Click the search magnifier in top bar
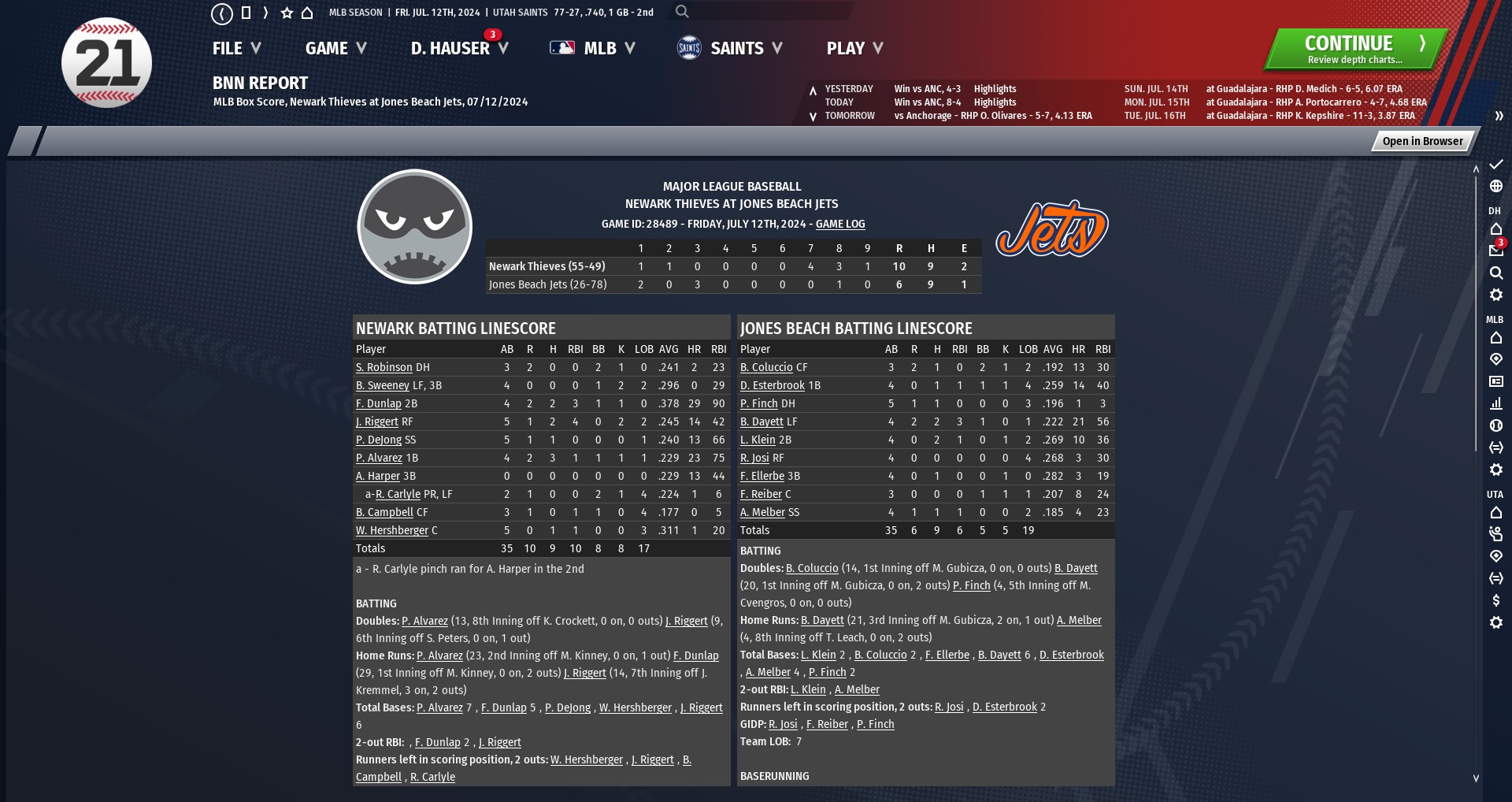 pos(682,12)
